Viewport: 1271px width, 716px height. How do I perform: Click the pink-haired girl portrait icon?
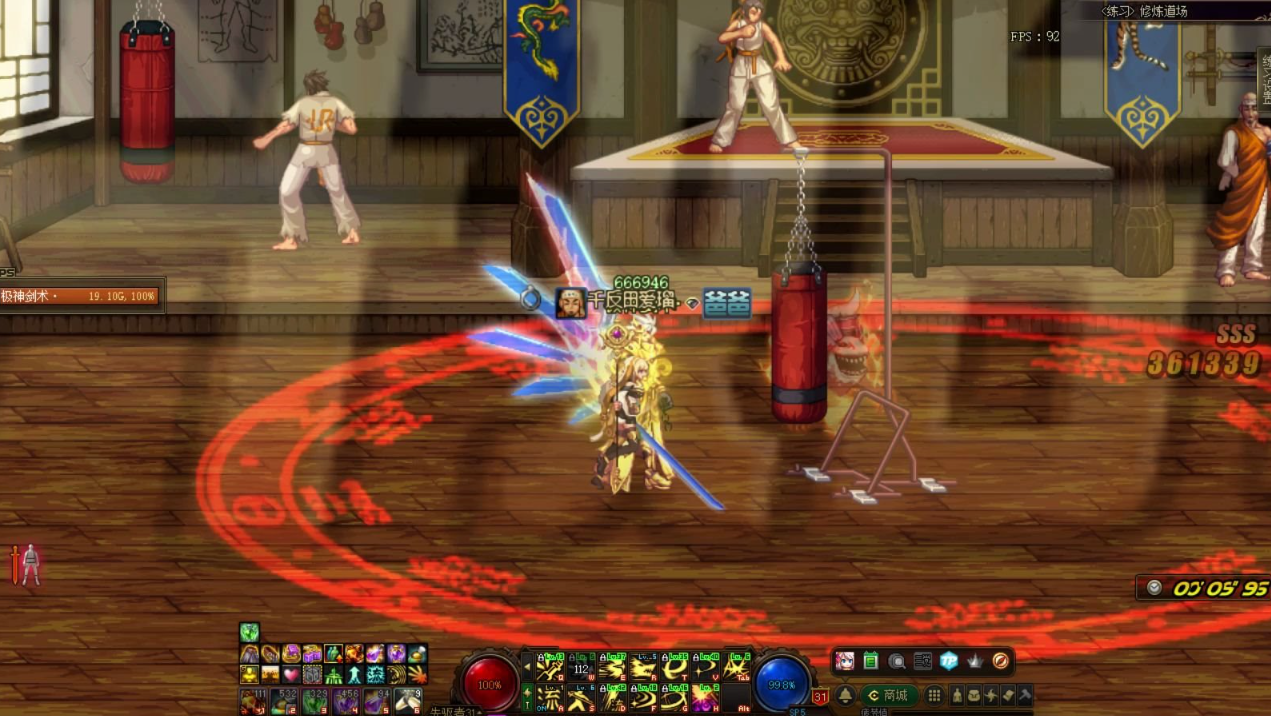[845, 661]
